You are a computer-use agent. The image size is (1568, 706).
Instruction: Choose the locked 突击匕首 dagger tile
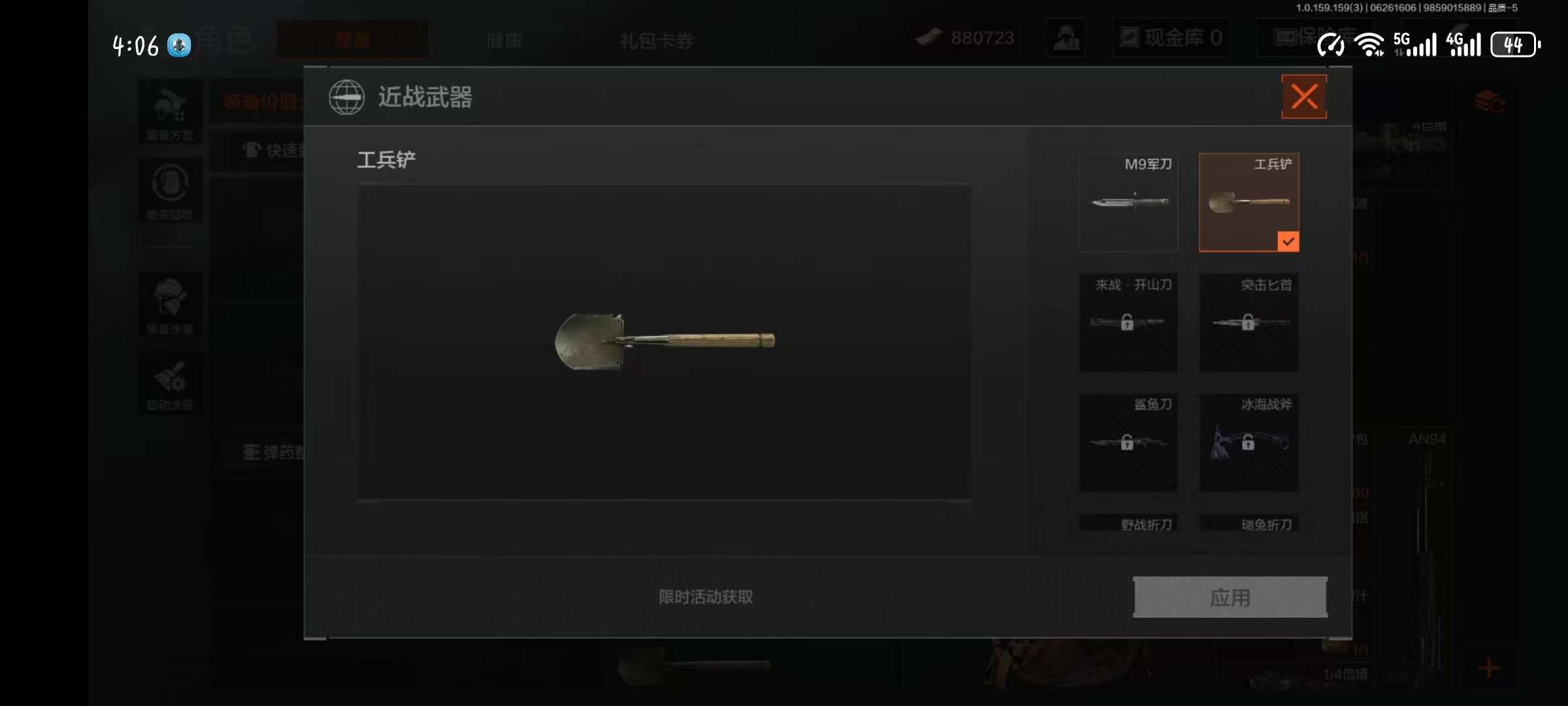(1249, 322)
